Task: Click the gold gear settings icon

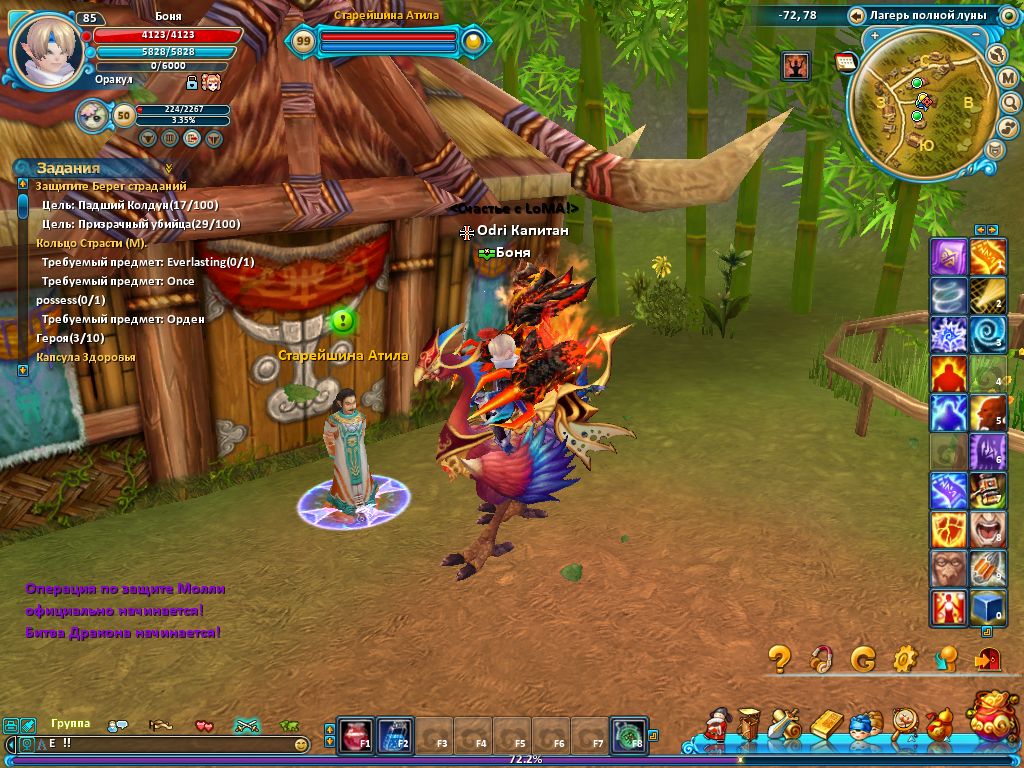Action: (x=905, y=658)
